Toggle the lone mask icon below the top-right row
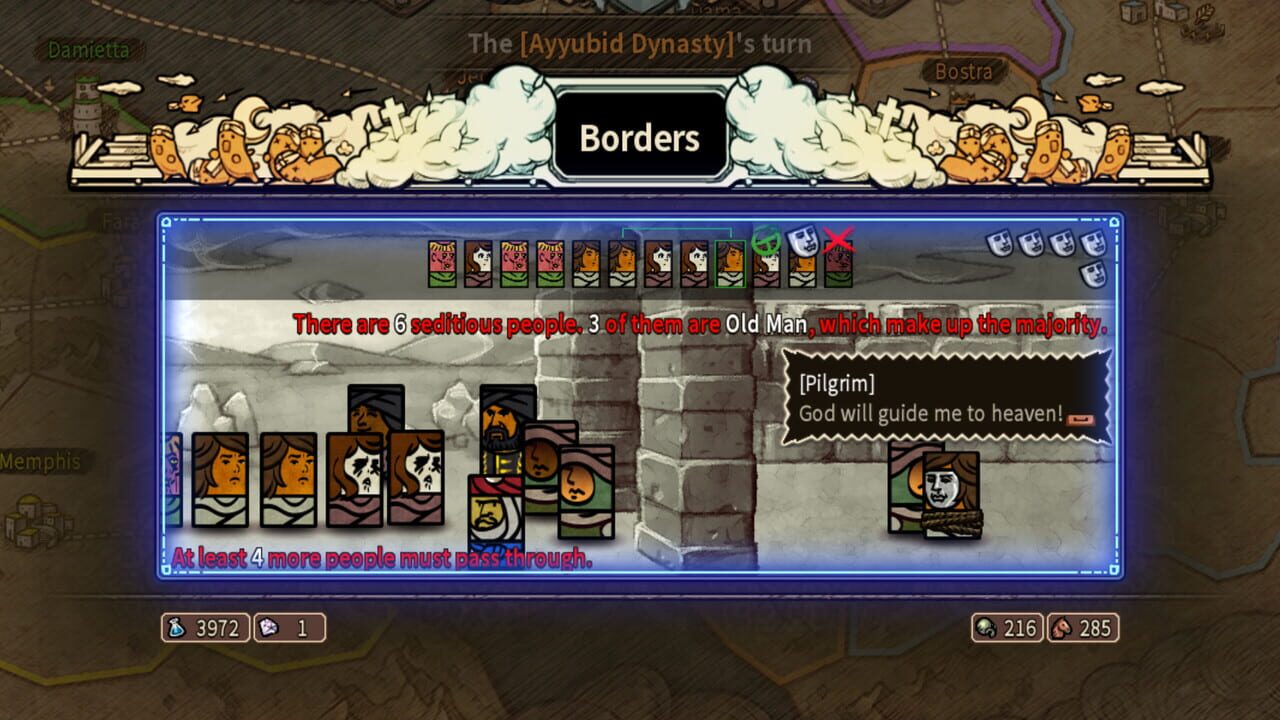The image size is (1280, 720). (1095, 273)
